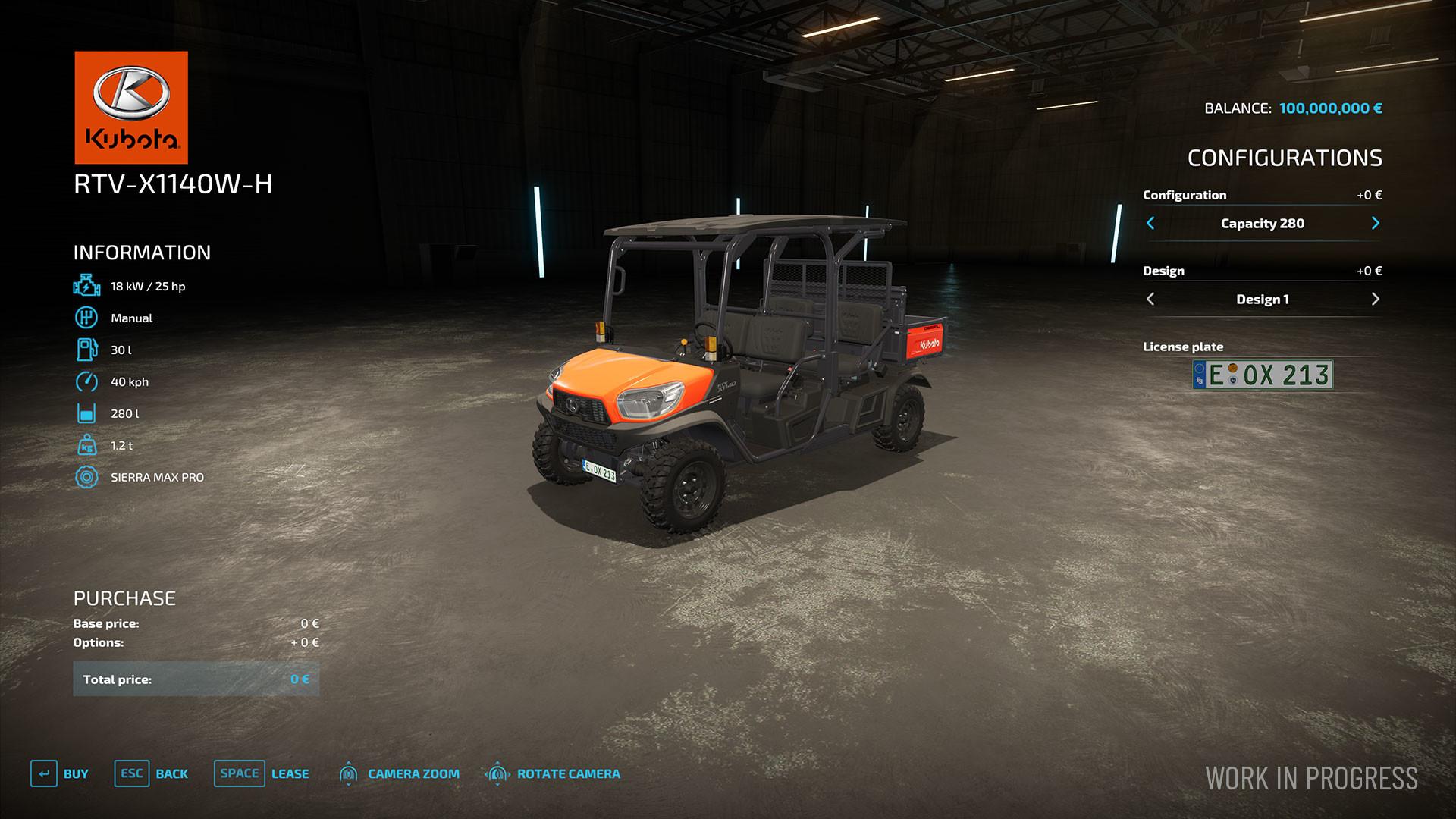The width and height of the screenshot is (1456, 819).
Task: Click the weight icon next to 1.2 t
Action: tap(86, 445)
